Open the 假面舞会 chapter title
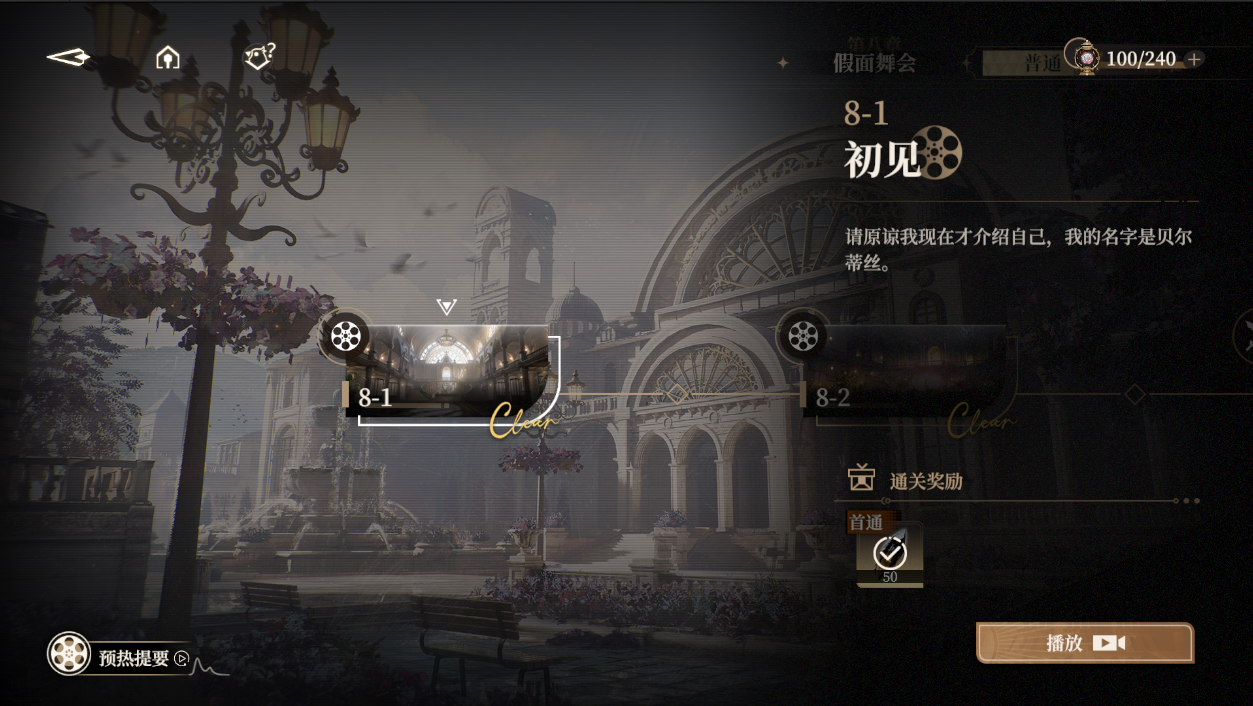Viewport: 1253px width, 706px height. (874, 63)
